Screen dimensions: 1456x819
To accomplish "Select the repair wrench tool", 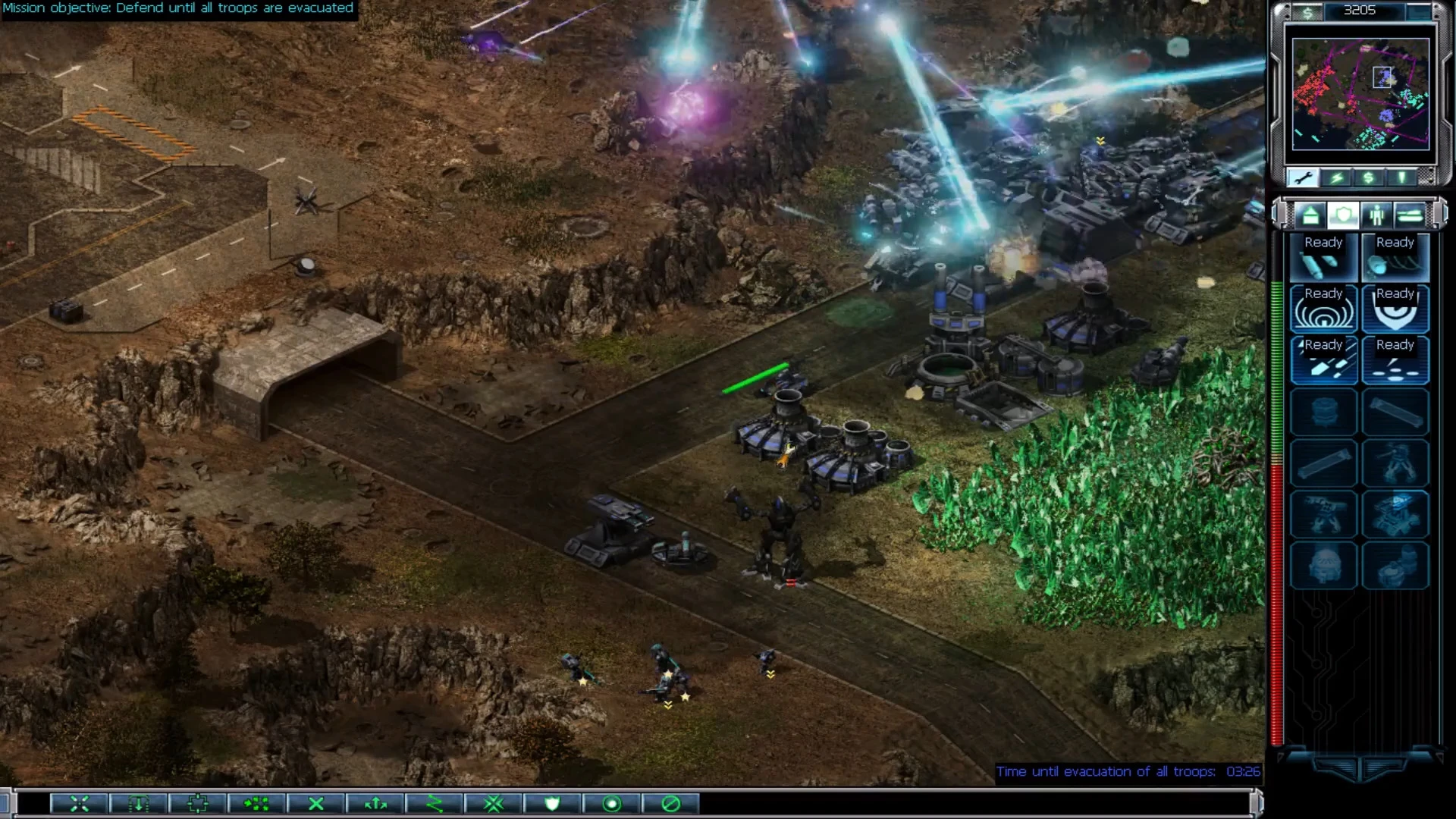I will [1303, 177].
